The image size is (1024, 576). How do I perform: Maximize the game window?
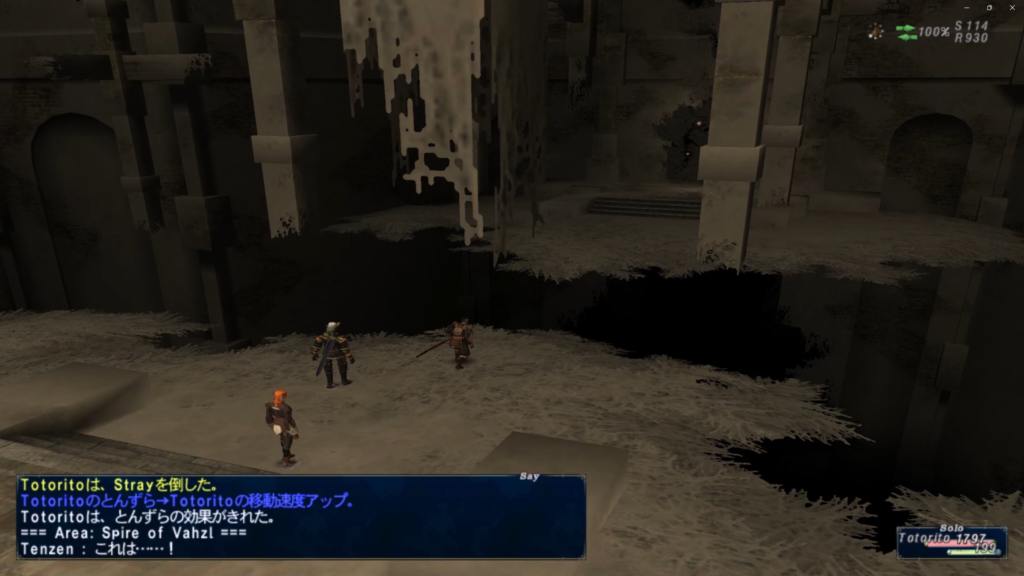(x=989, y=7)
